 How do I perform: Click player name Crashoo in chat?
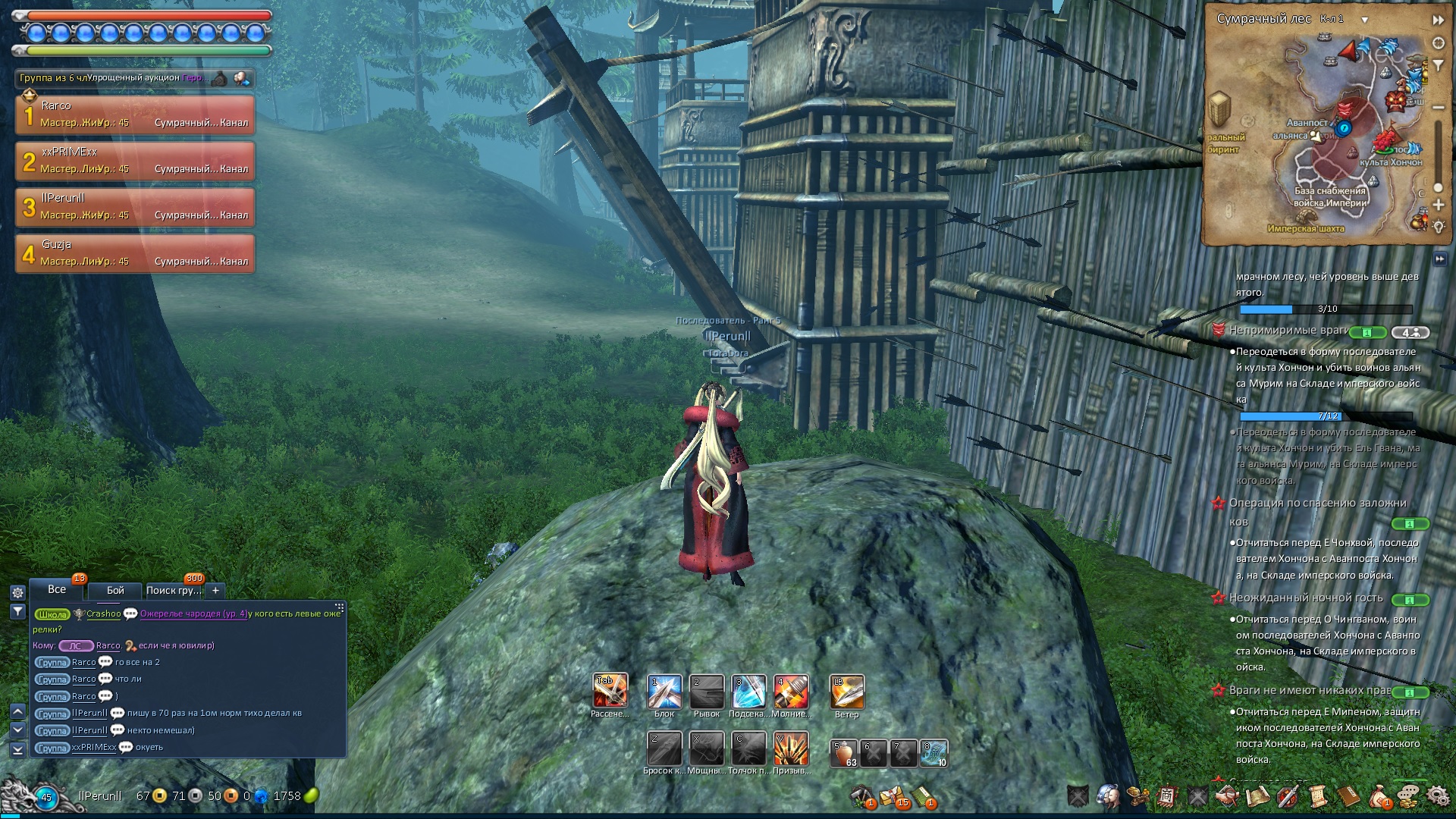click(x=103, y=613)
